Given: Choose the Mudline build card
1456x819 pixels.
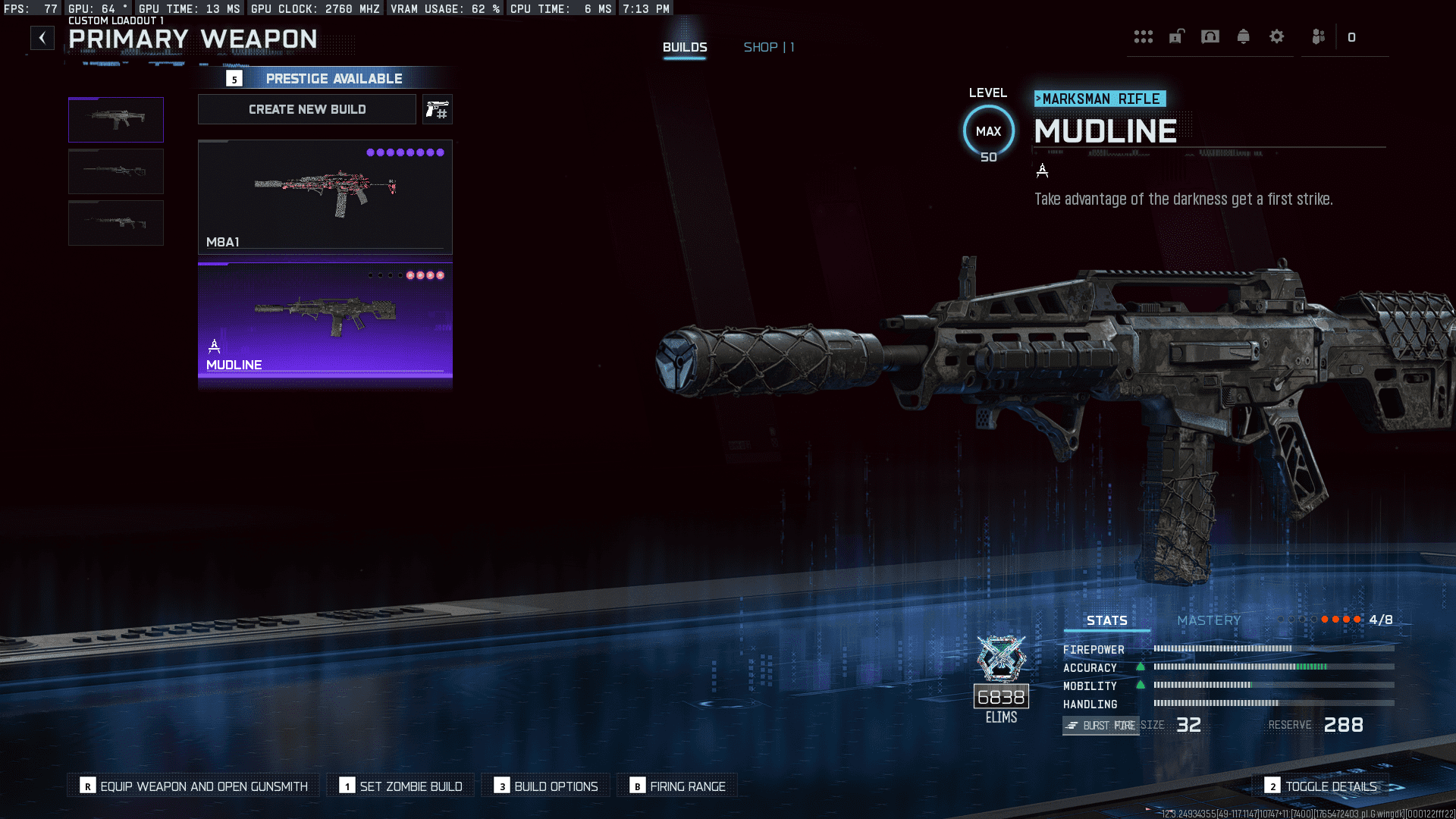Looking at the screenshot, I should (x=325, y=320).
